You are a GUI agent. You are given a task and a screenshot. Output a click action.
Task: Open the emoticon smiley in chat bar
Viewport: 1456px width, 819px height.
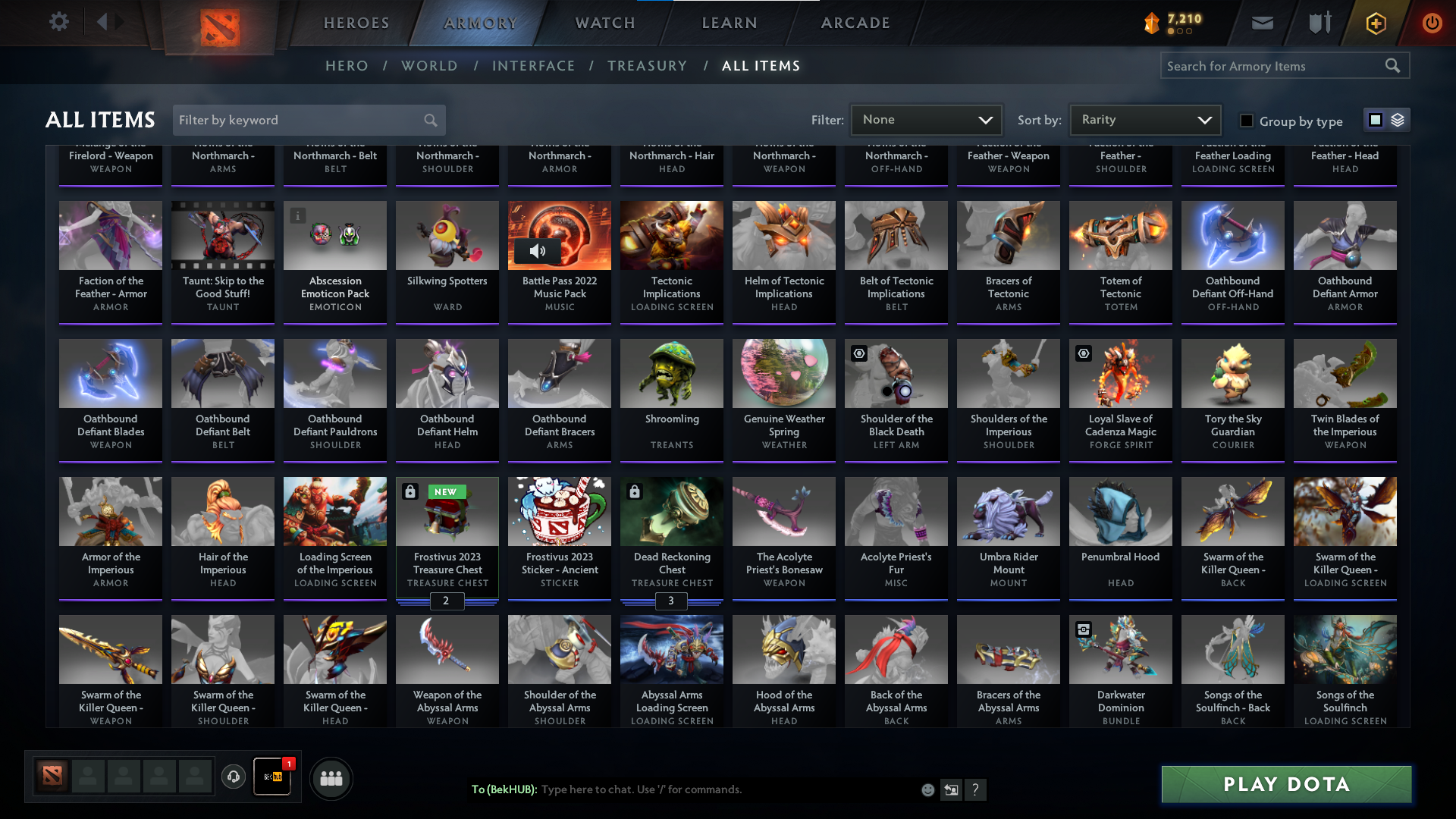click(x=927, y=789)
